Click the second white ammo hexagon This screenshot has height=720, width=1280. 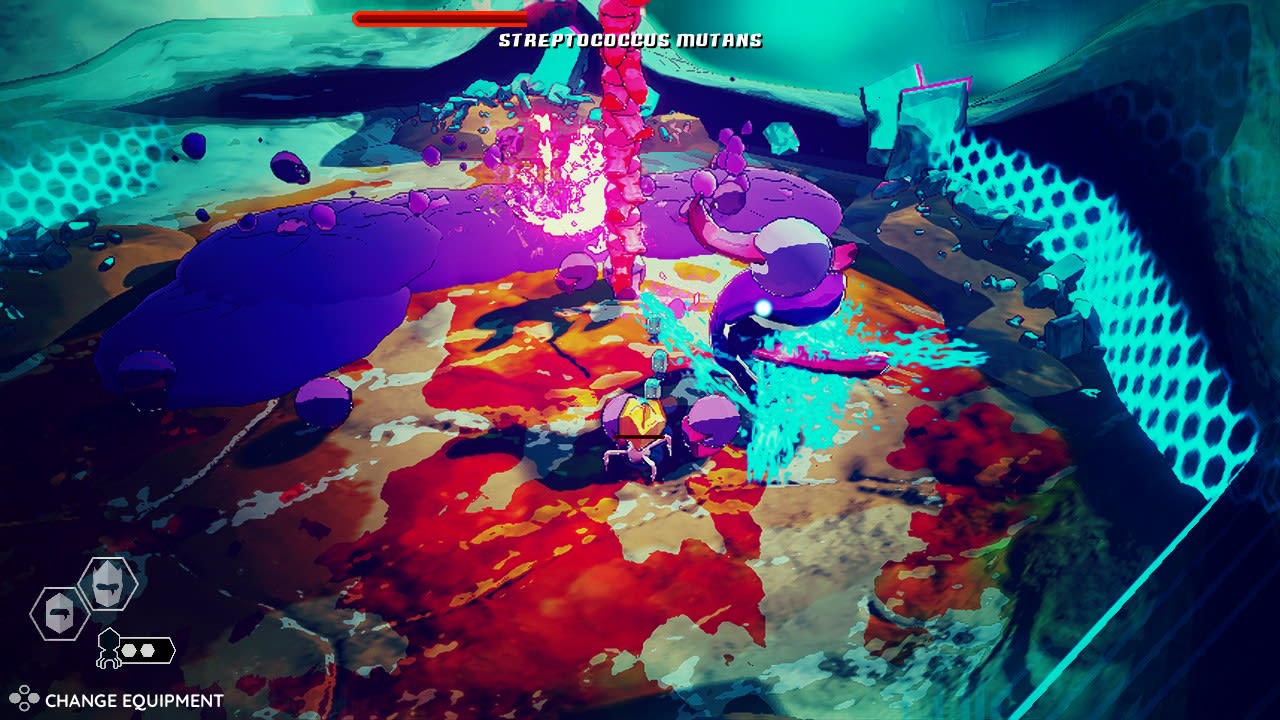[146, 649]
